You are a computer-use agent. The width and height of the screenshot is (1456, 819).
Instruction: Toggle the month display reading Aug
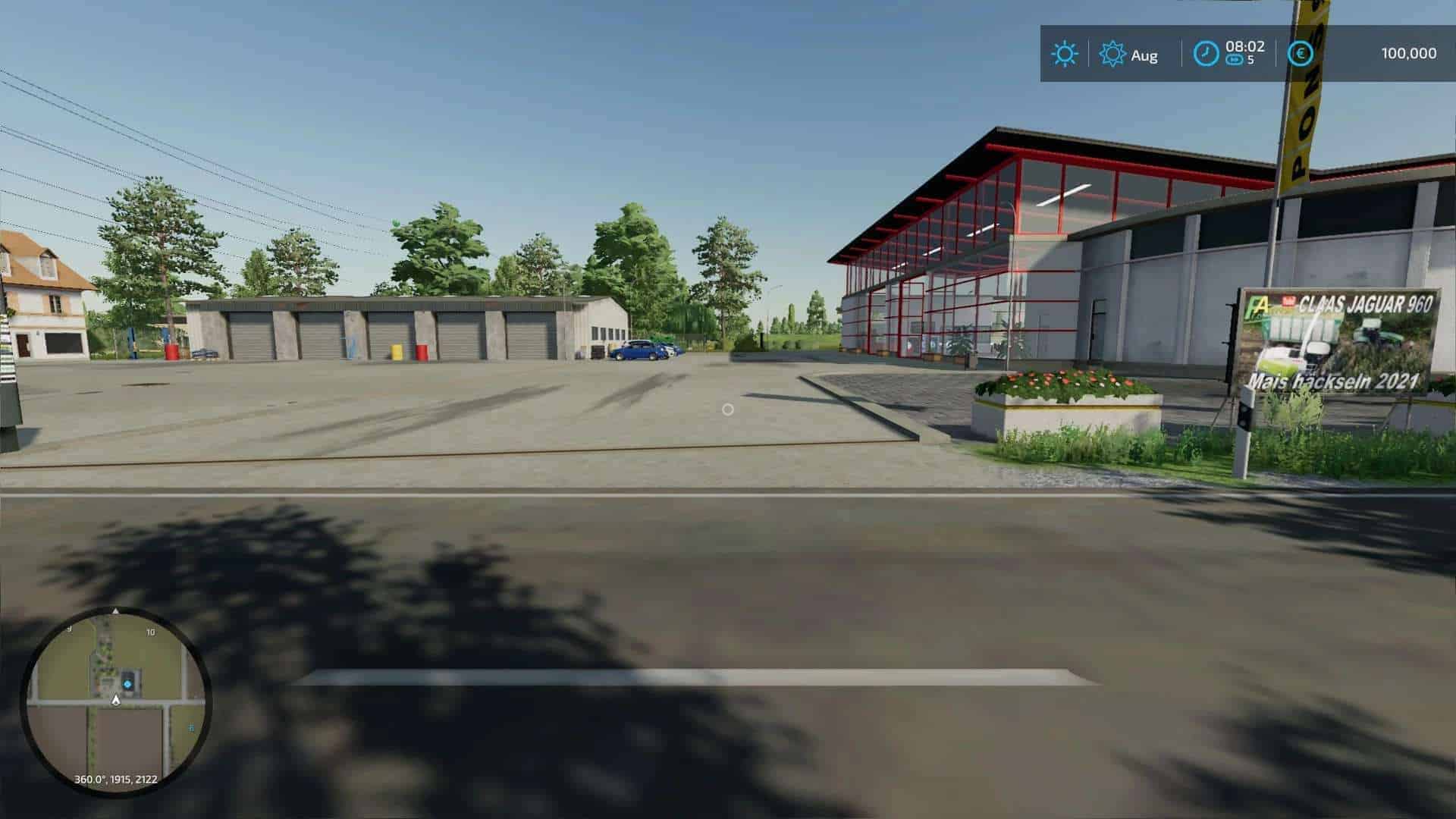1144,54
